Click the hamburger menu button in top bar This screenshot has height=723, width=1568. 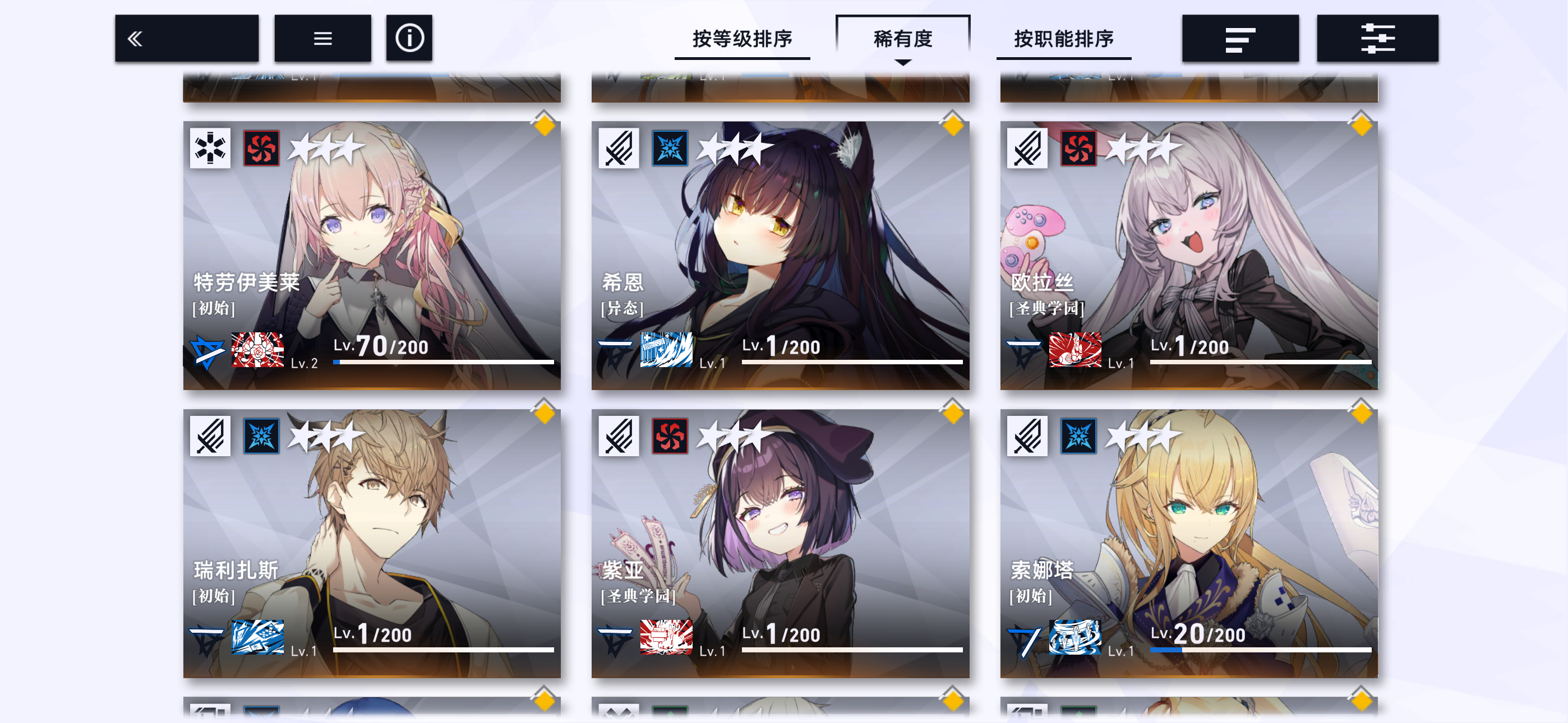(x=322, y=38)
